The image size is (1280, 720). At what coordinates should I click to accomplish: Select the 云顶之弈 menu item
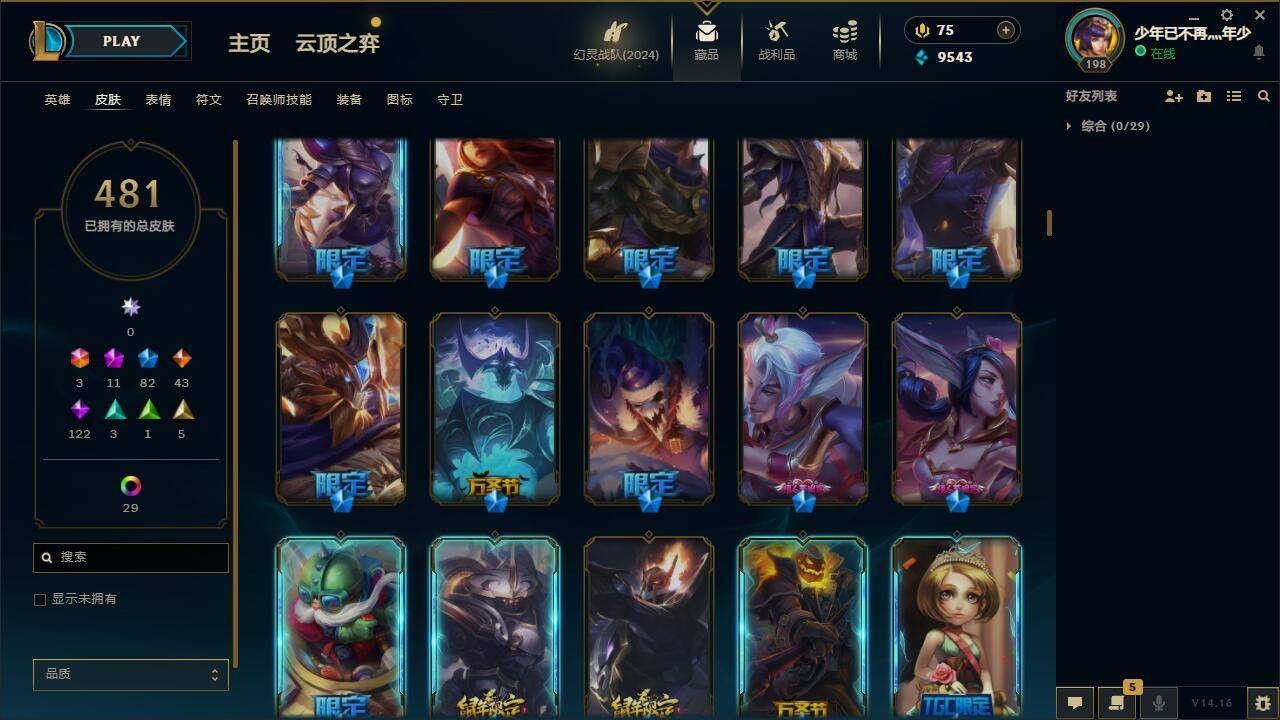click(336, 44)
